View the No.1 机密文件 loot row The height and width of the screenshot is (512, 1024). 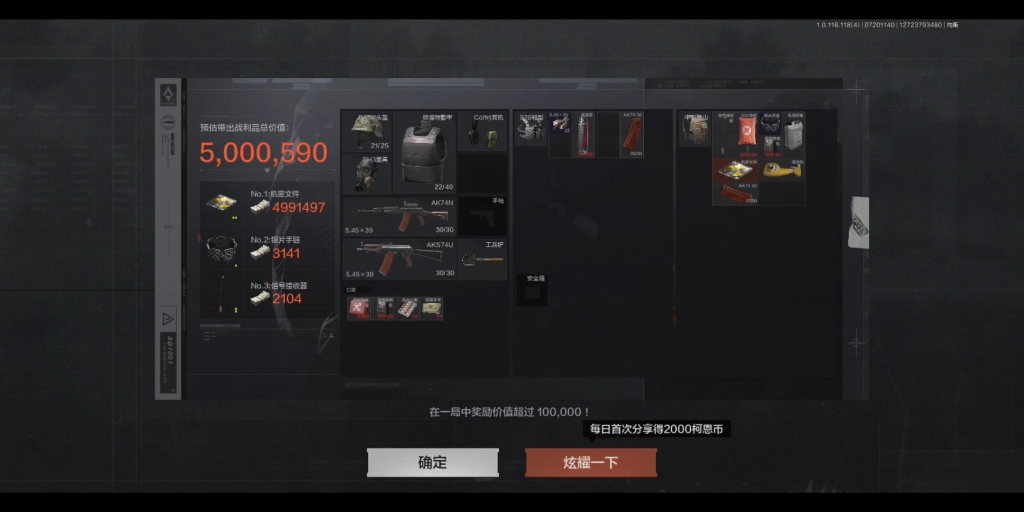[266, 202]
